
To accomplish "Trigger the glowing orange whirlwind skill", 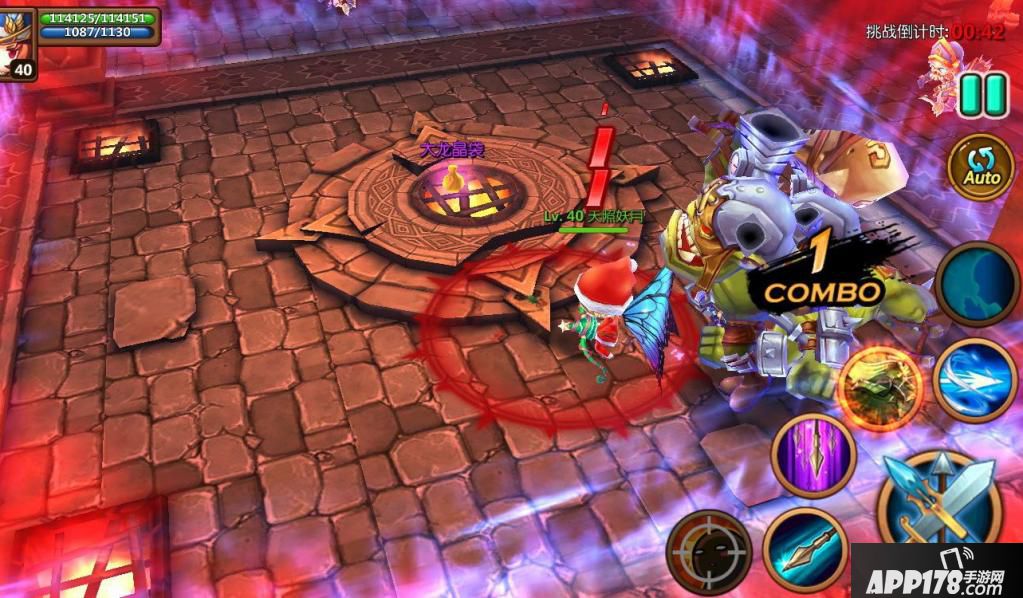I will (880, 387).
